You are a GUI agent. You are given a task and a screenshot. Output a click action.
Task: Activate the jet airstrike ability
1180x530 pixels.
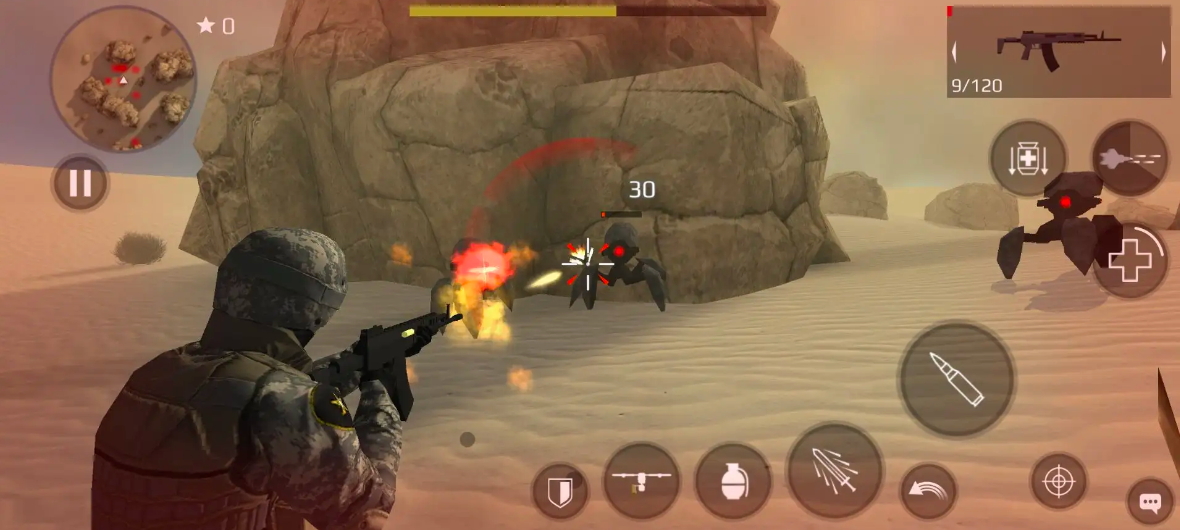click(1130, 159)
